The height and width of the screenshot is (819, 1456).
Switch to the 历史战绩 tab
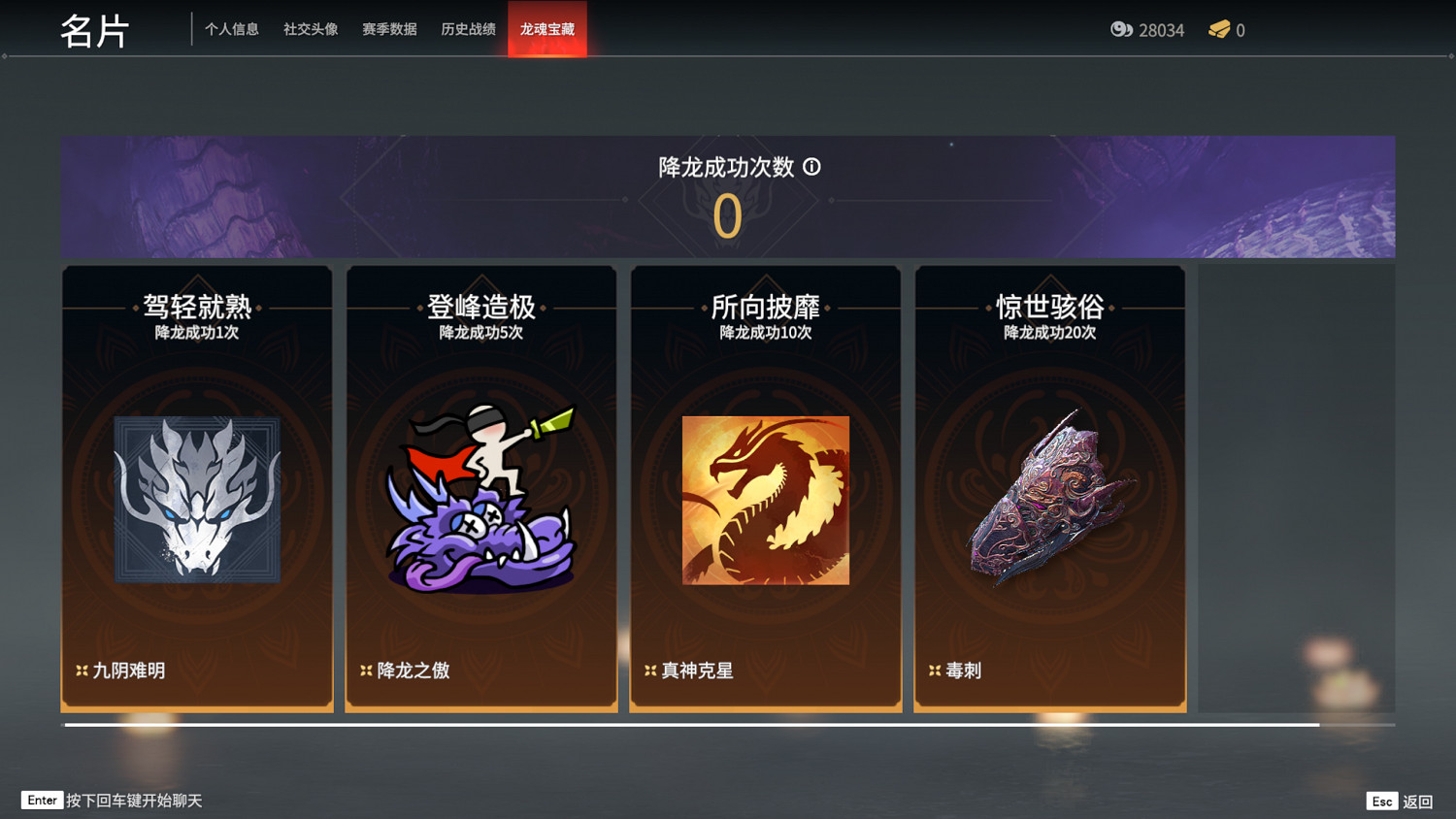[x=467, y=29]
